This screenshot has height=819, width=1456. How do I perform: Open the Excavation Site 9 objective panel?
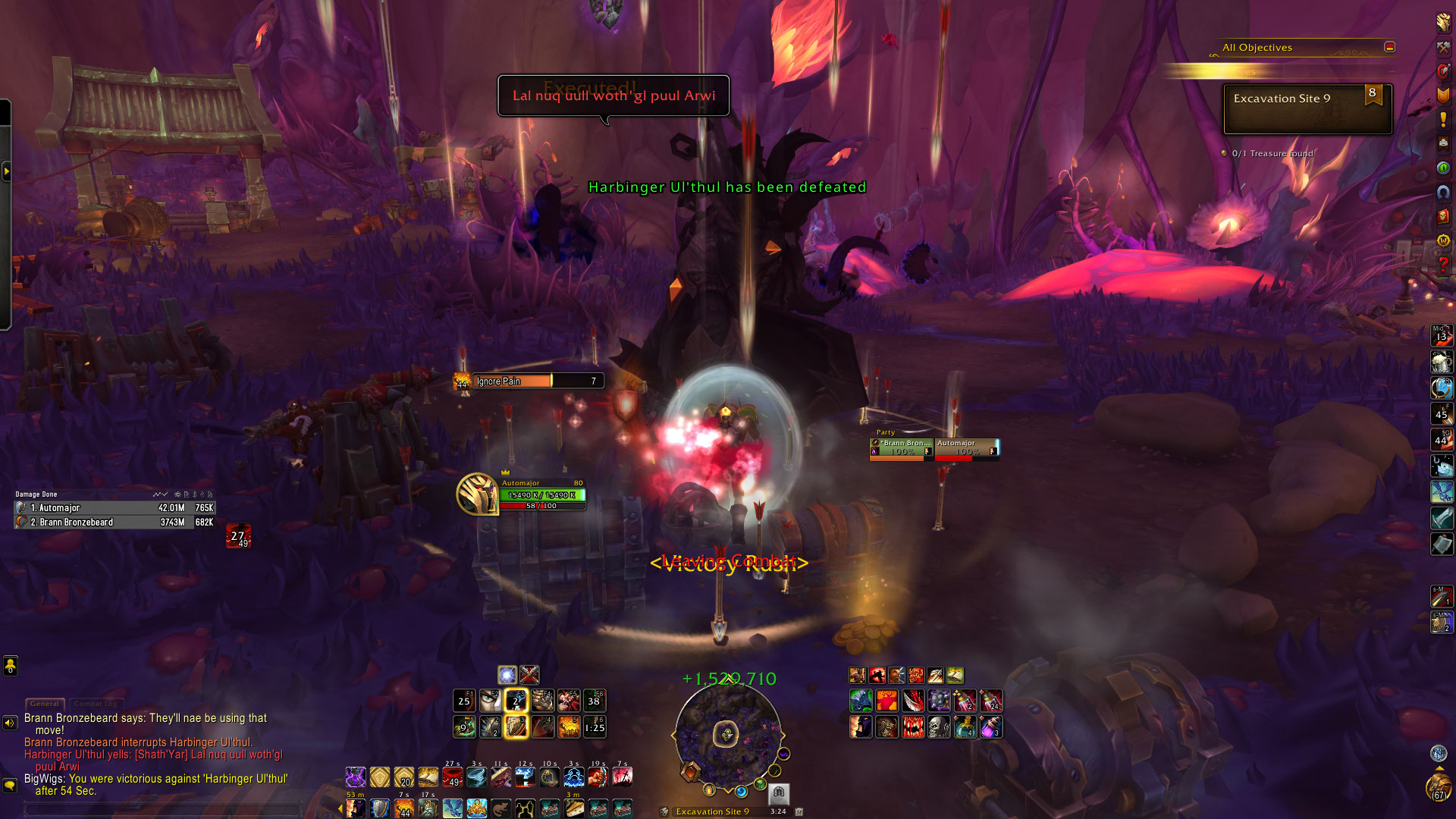coord(1307,108)
